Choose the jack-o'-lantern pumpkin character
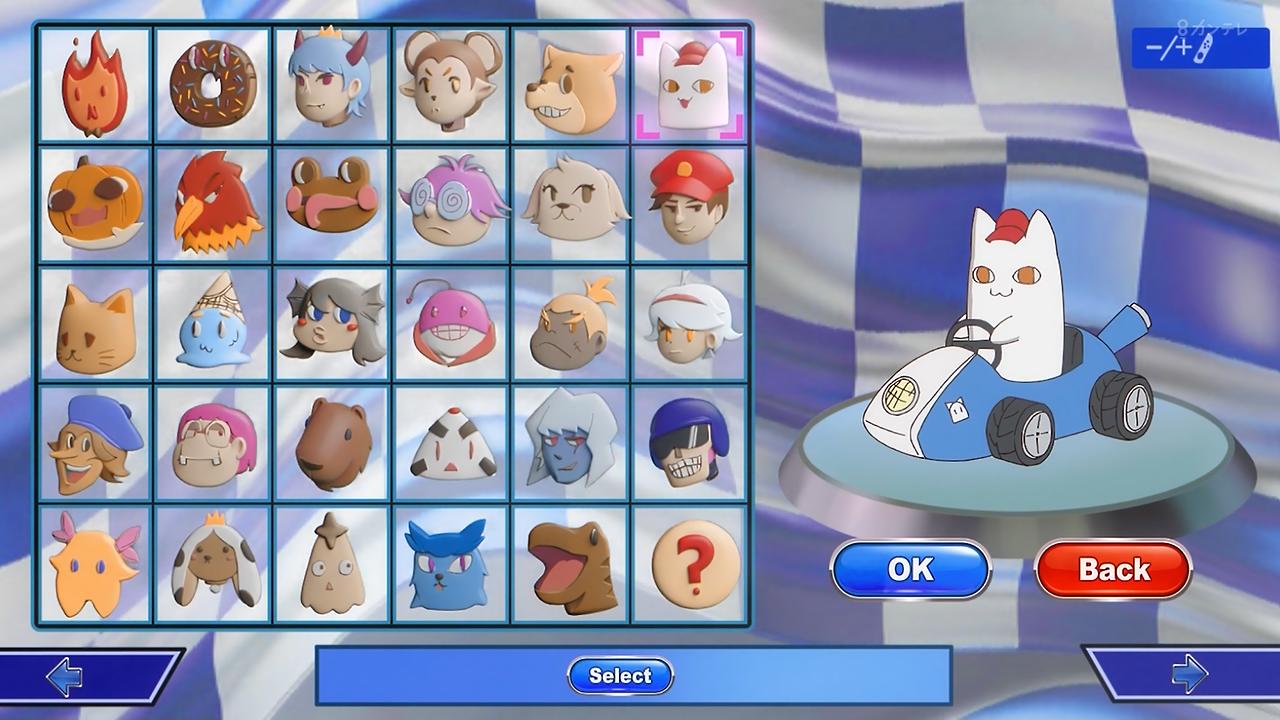 point(94,204)
